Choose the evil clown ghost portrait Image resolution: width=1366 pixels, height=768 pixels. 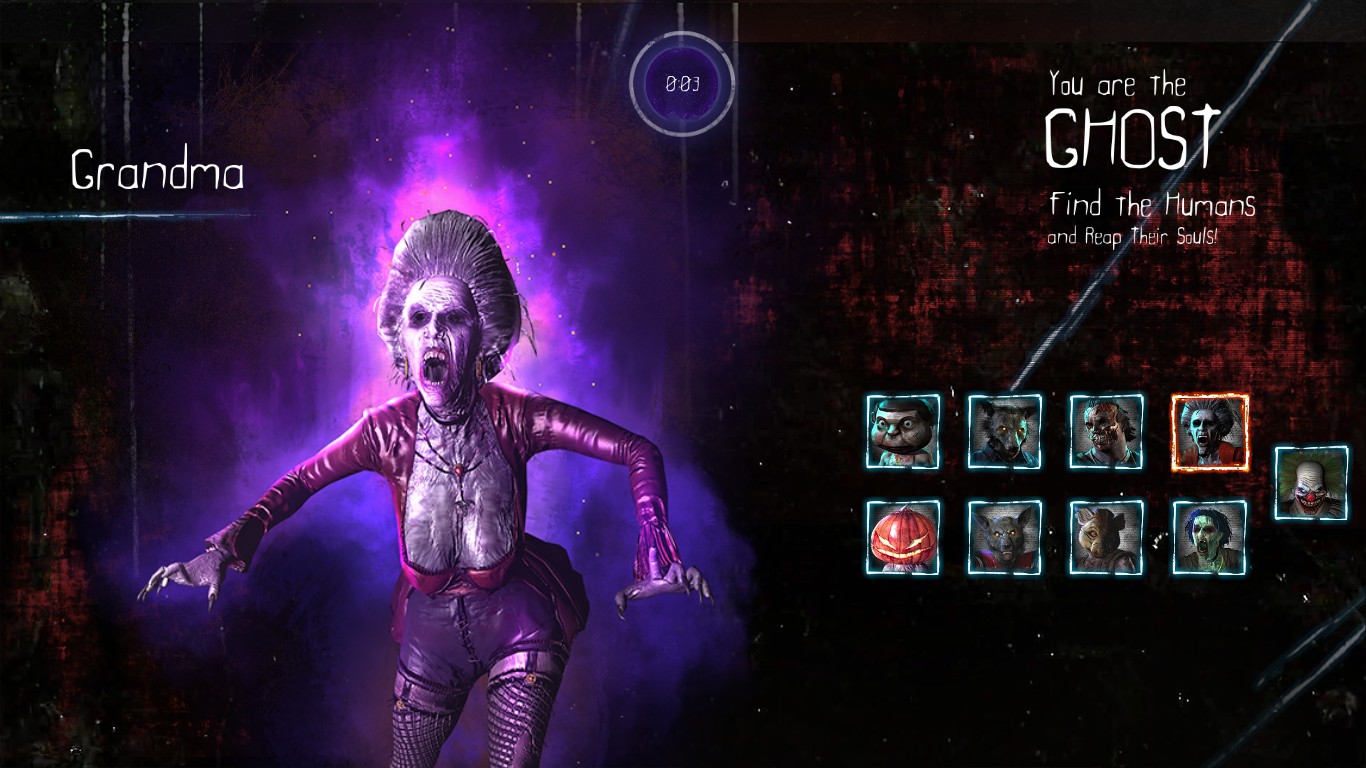pos(1311,483)
